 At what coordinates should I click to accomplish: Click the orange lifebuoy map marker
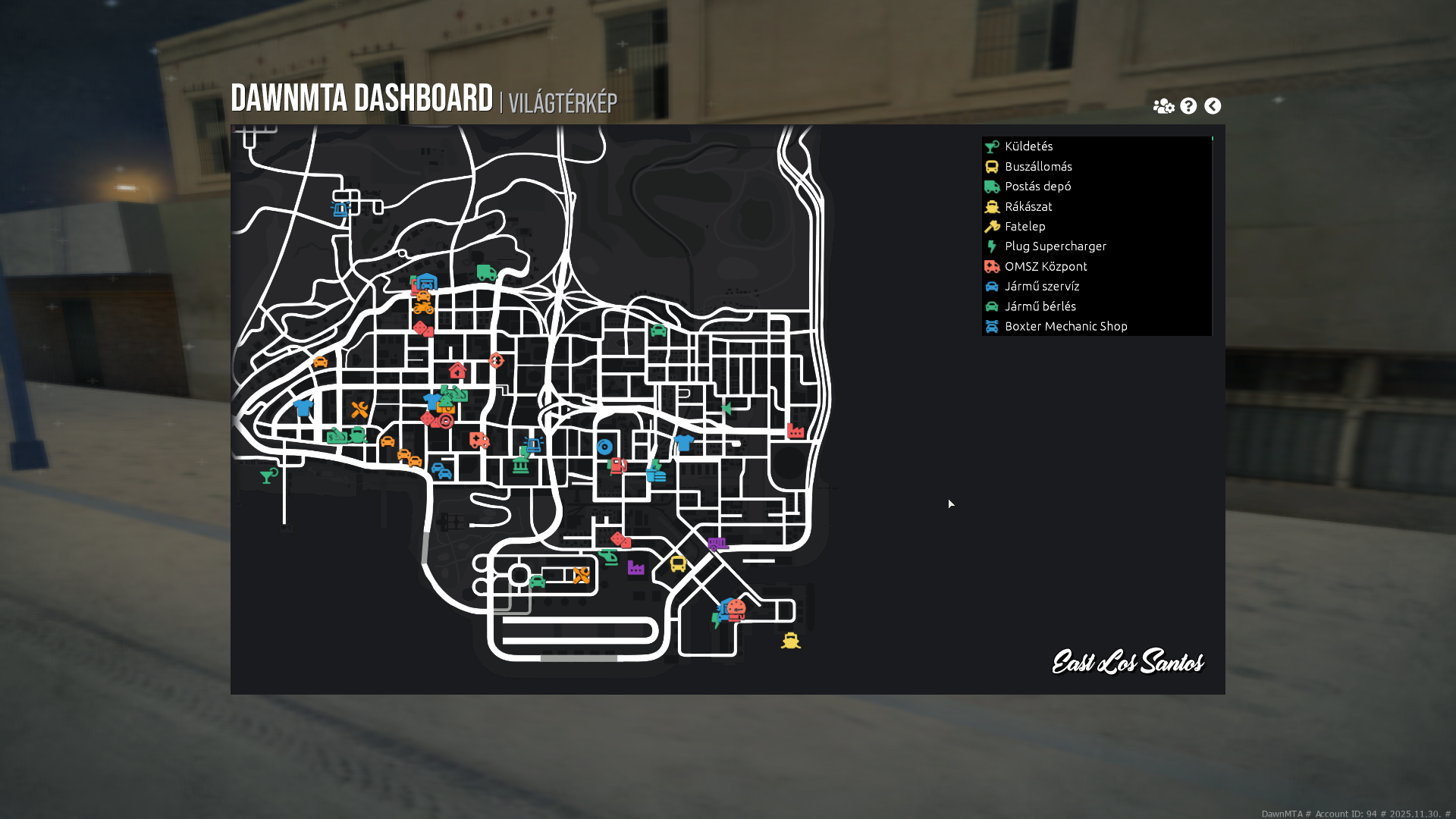496,360
